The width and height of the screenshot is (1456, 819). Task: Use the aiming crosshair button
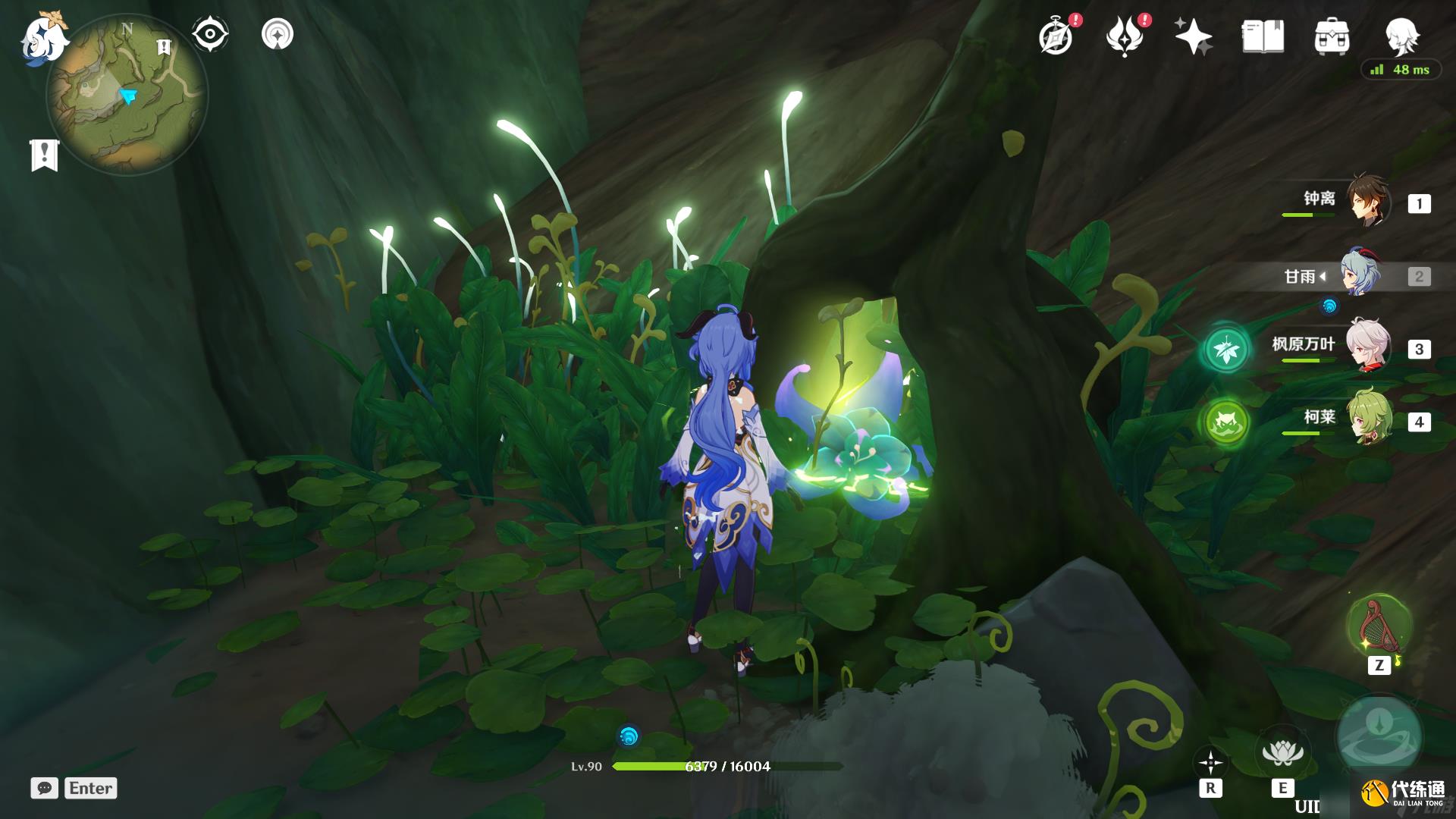click(1210, 762)
